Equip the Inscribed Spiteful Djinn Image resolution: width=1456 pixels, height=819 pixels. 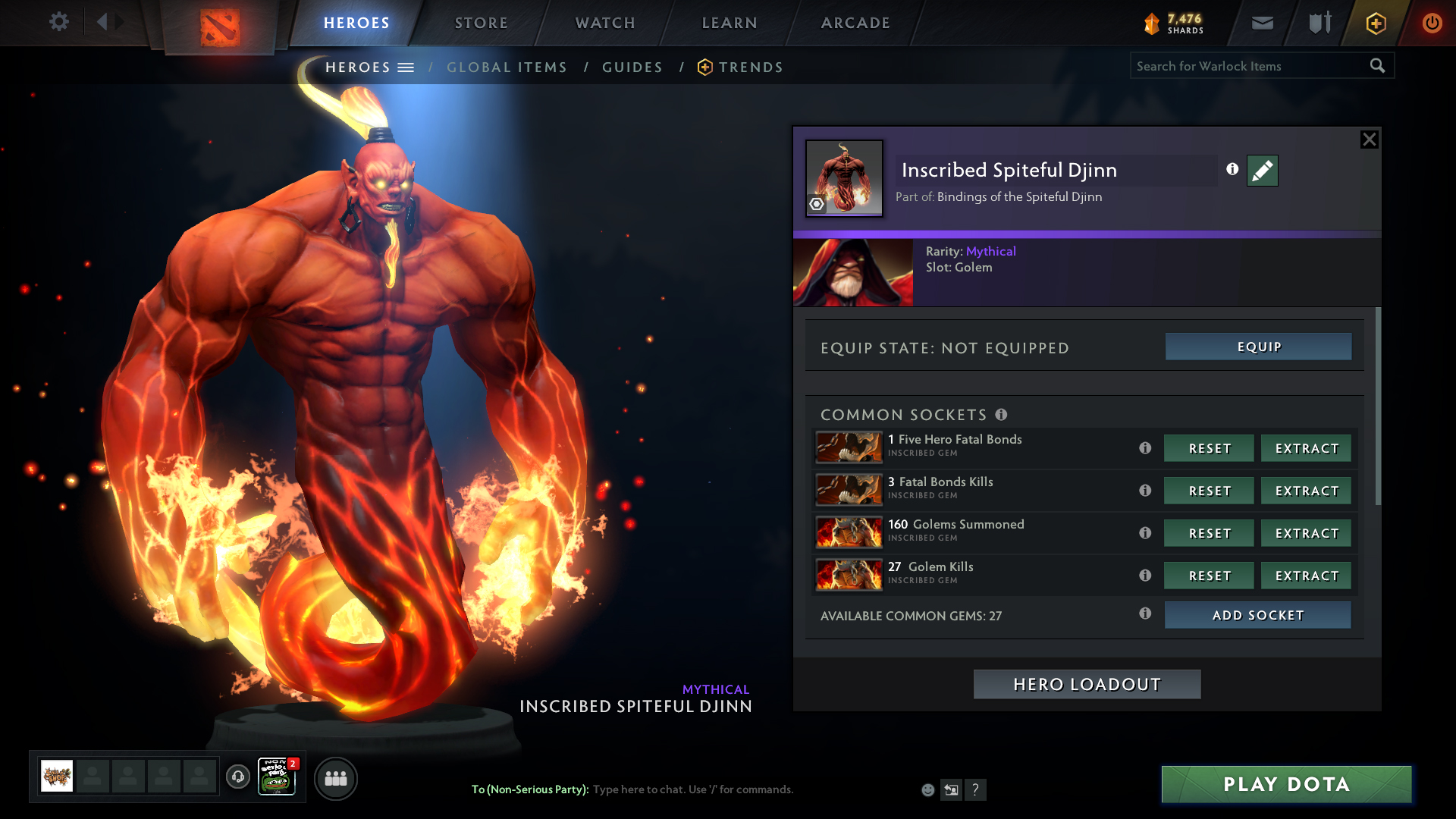coord(1258,347)
